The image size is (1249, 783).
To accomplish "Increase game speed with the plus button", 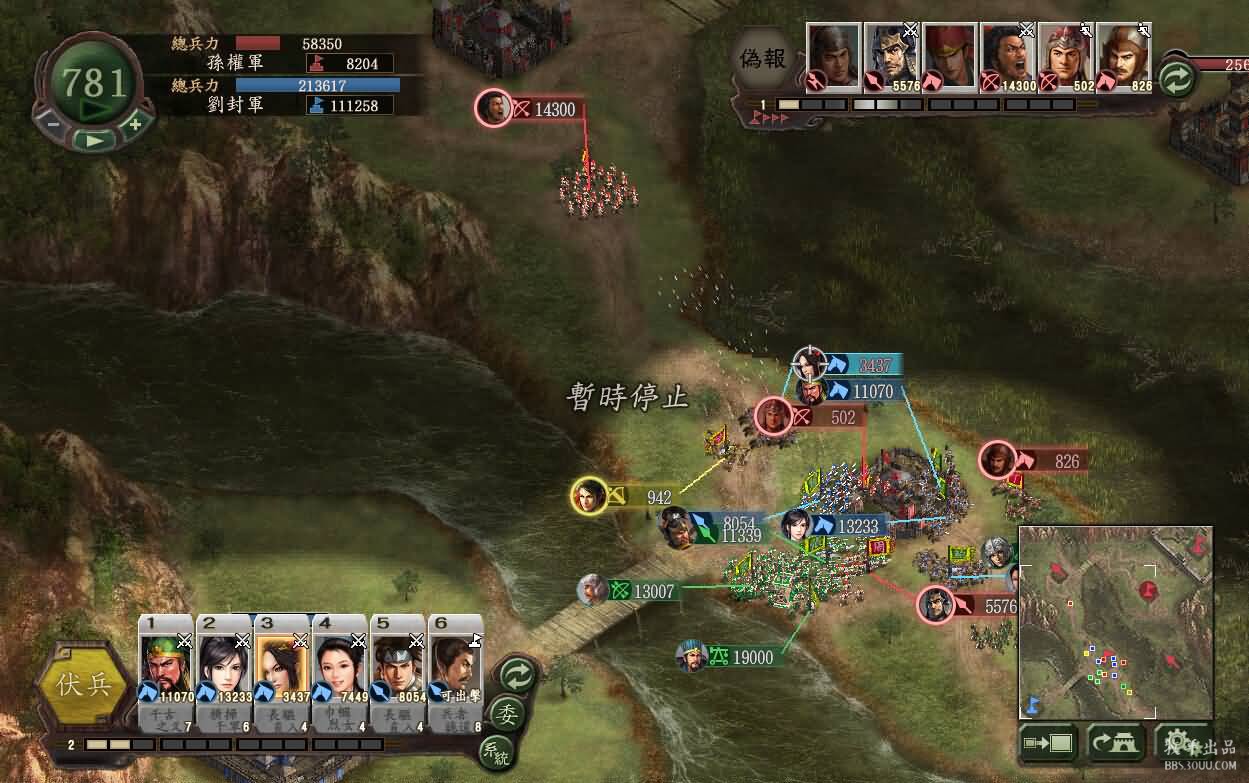I will point(135,124).
